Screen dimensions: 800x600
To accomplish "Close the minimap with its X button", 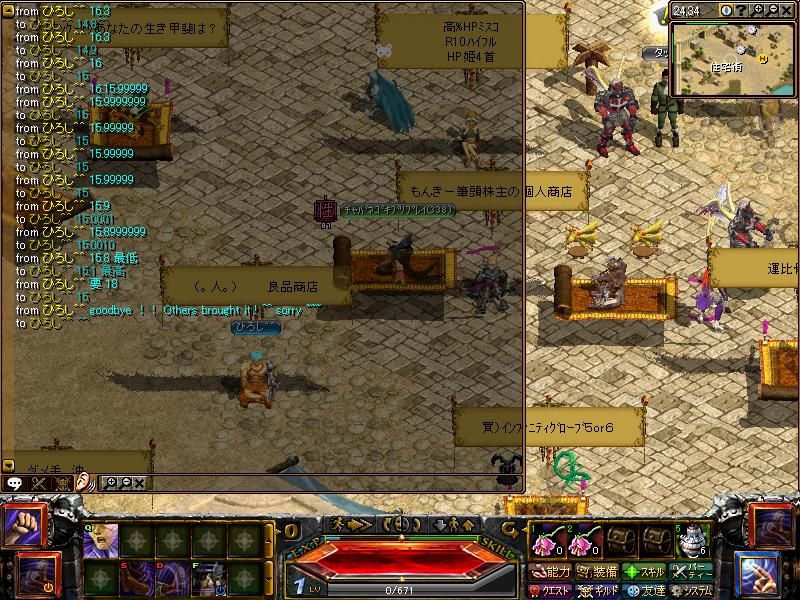I will coord(787,11).
